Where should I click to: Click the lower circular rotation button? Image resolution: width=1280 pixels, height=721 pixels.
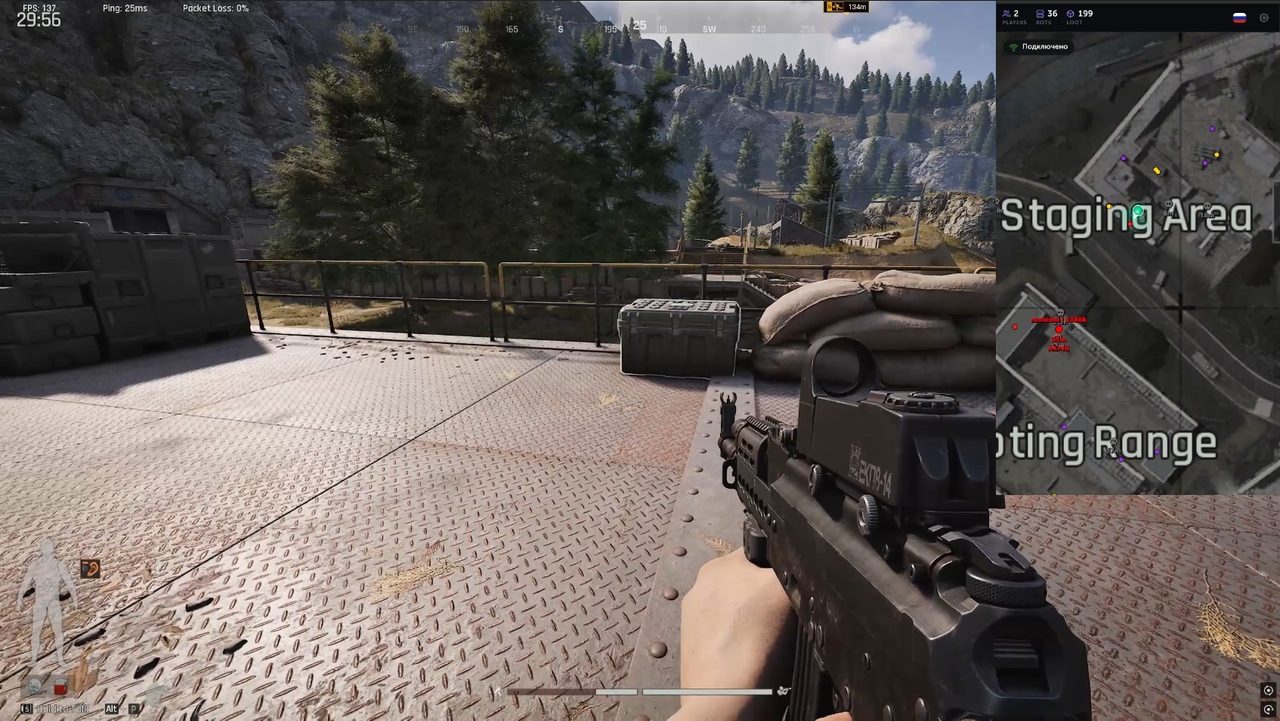pyautogui.click(x=1268, y=709)
